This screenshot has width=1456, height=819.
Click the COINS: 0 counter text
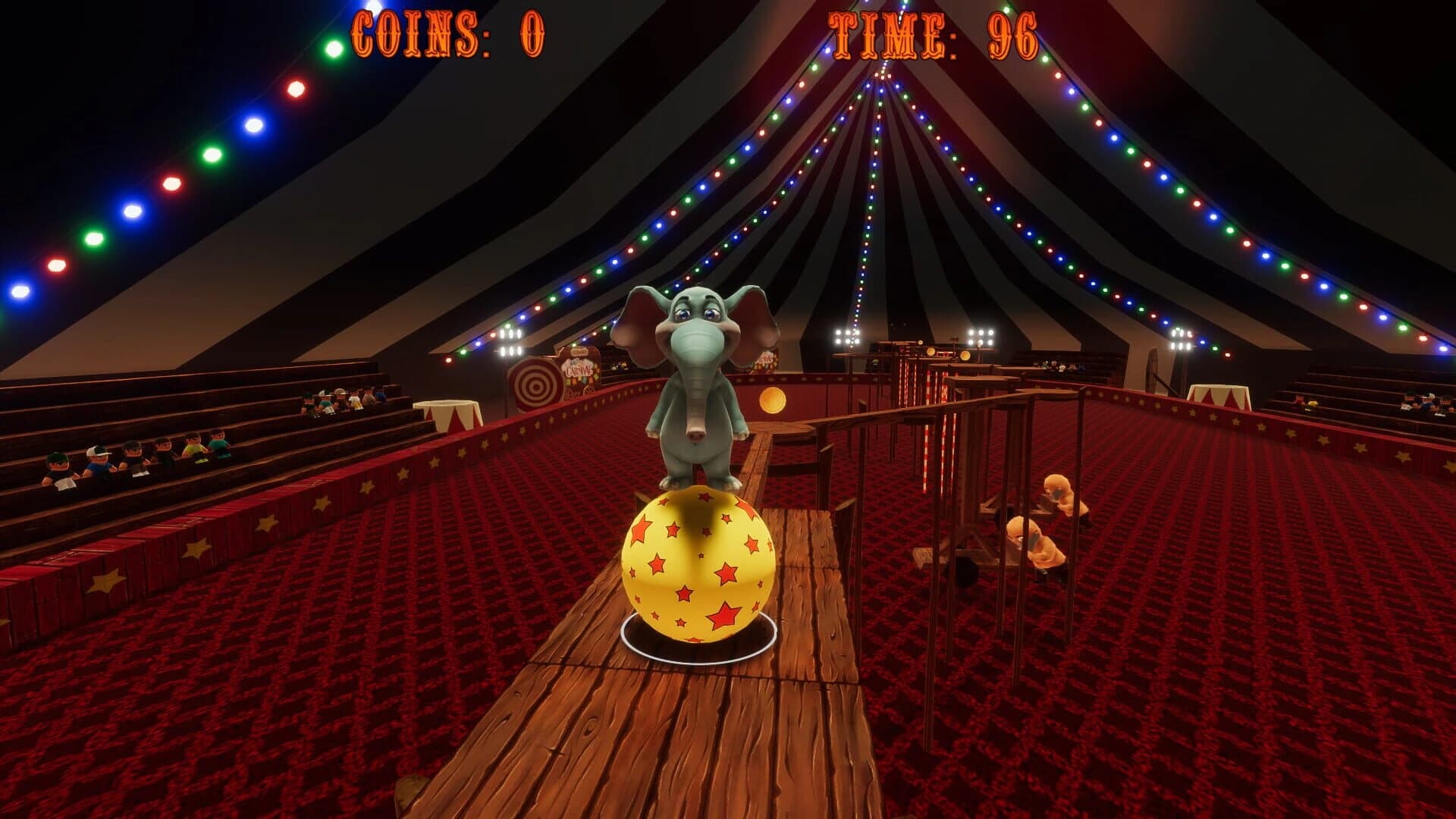click(x=447, y=32)
